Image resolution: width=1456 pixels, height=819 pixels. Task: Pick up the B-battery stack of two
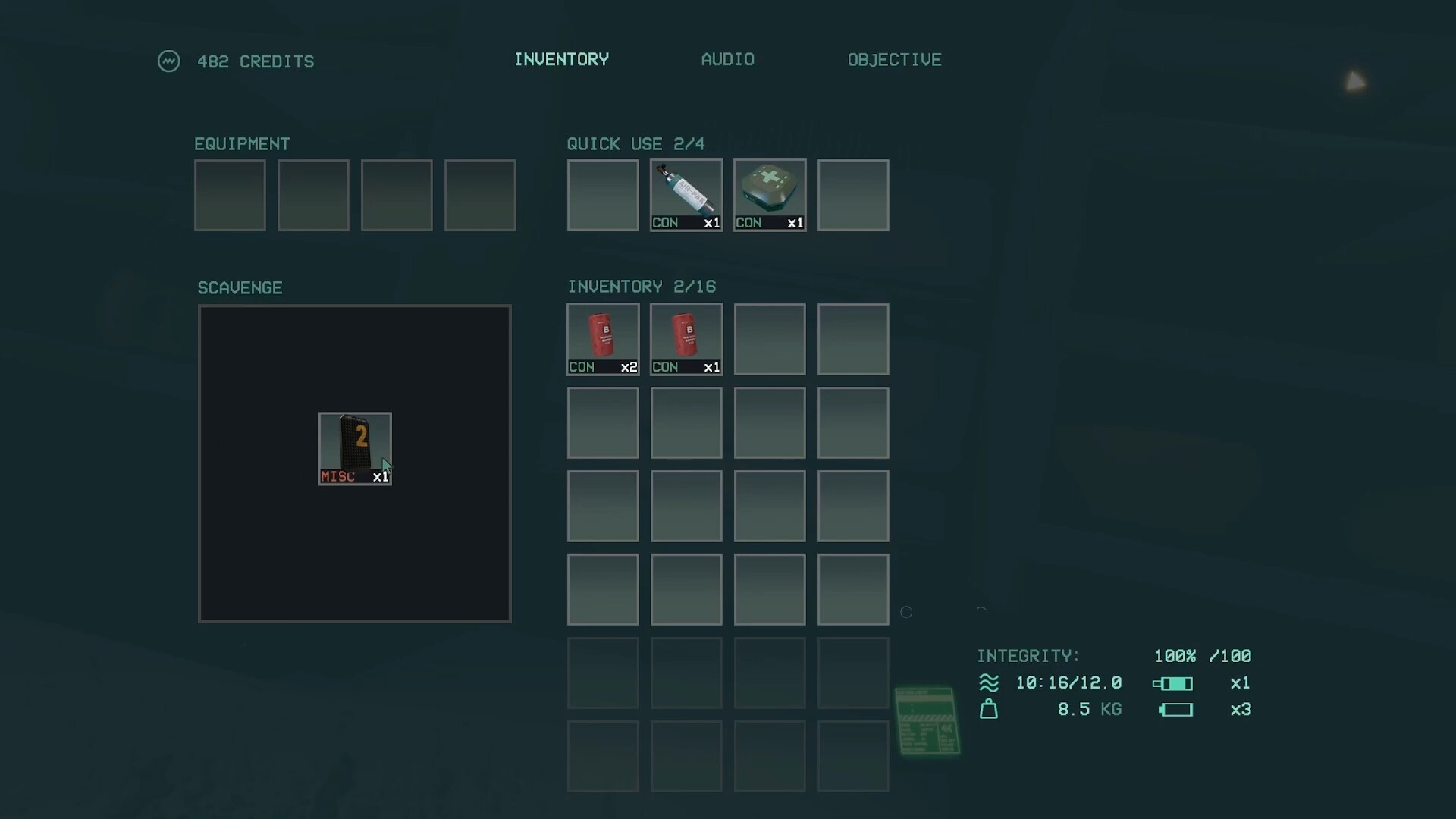[x=602, y=339]
